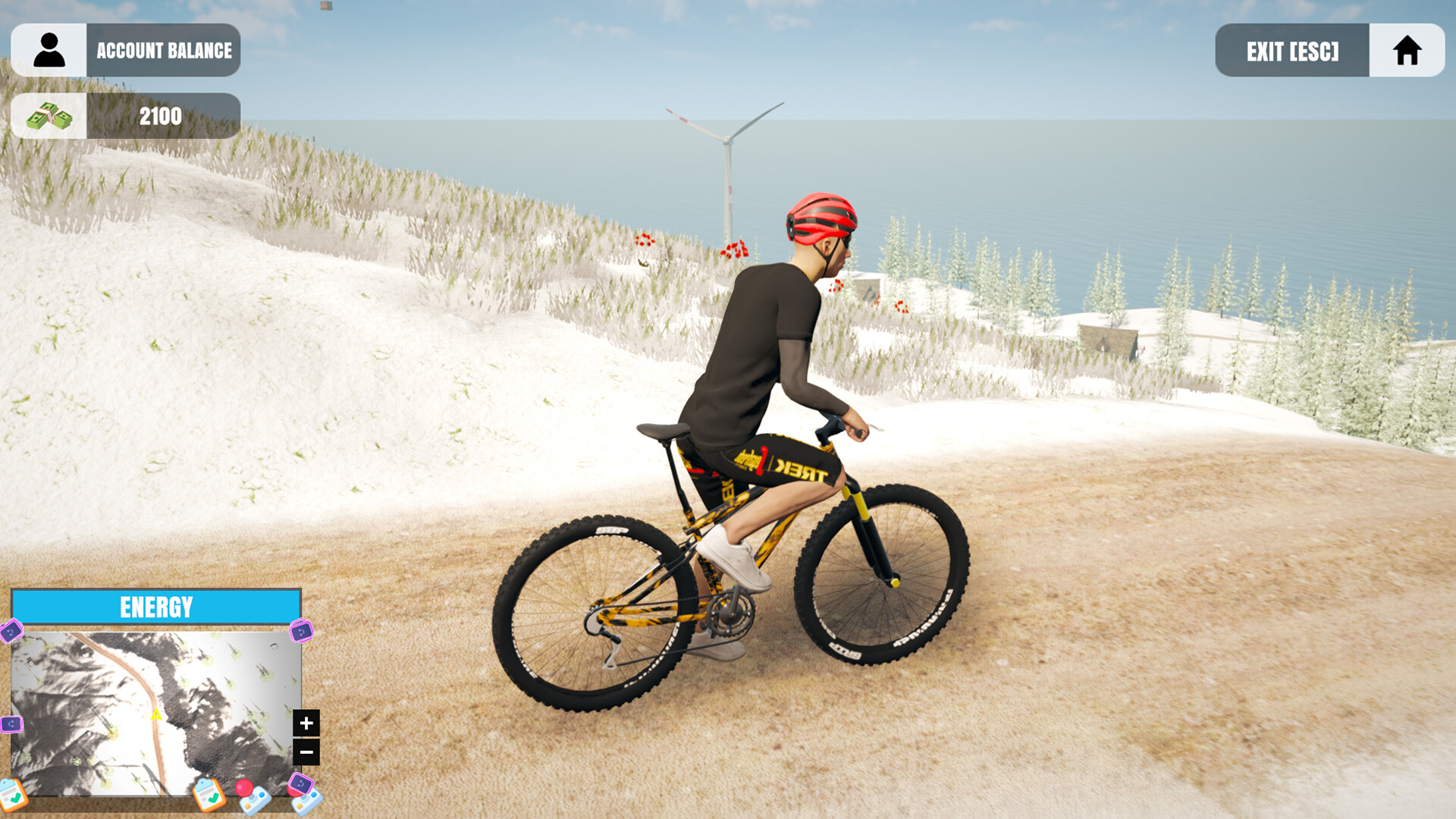Zoom out the minimap with the minus button

(x=307, y=752)
